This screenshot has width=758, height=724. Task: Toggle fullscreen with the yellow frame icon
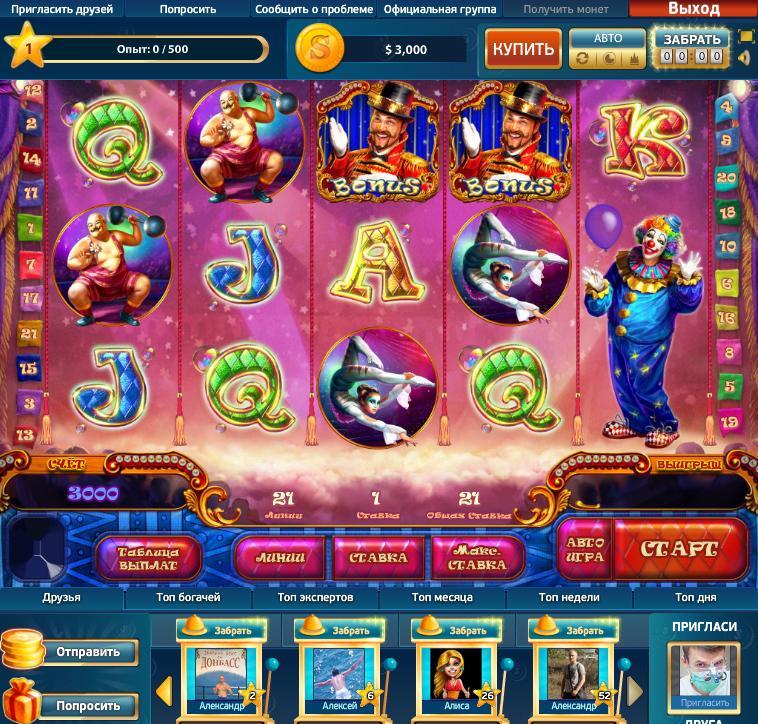tap(746, 37)
